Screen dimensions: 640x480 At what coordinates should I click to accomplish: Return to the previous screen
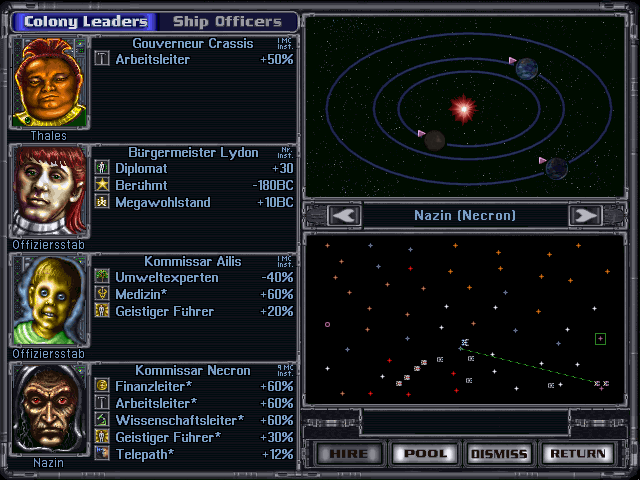[x=577, y=453]
